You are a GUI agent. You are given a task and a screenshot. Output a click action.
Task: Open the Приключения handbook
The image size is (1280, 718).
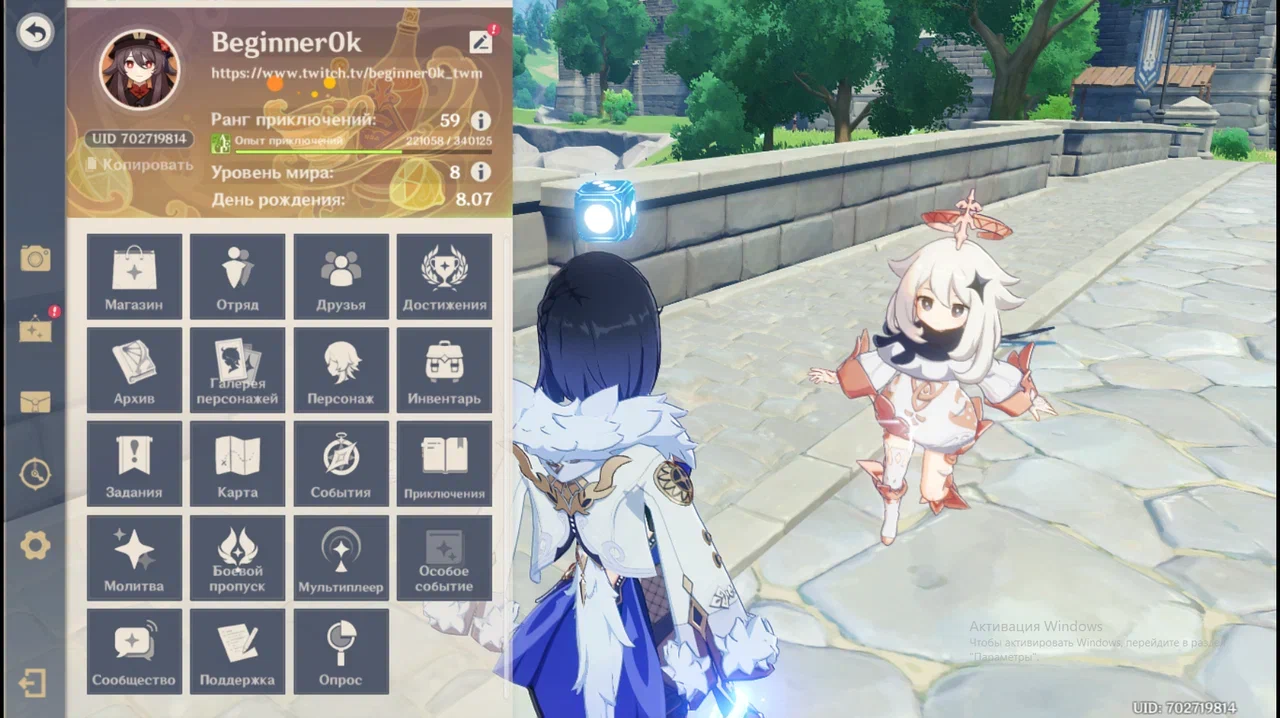[x=444, y=464]
